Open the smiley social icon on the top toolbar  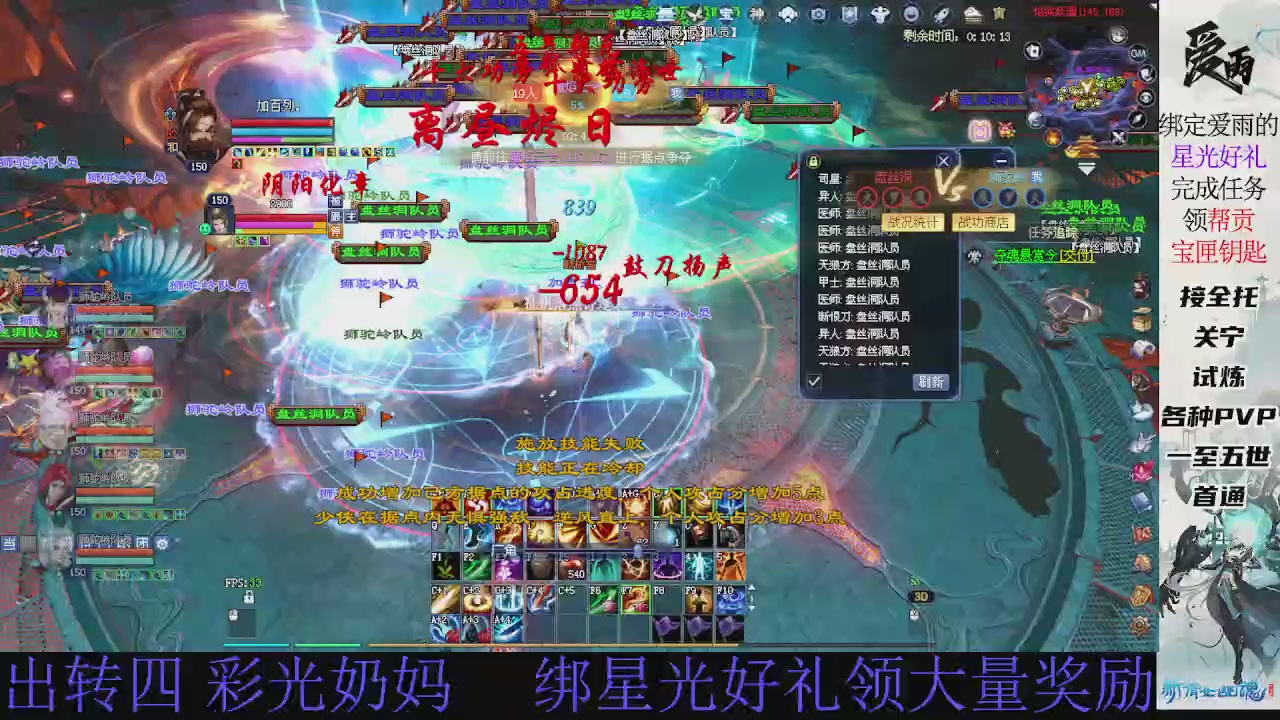pos(910,14)
